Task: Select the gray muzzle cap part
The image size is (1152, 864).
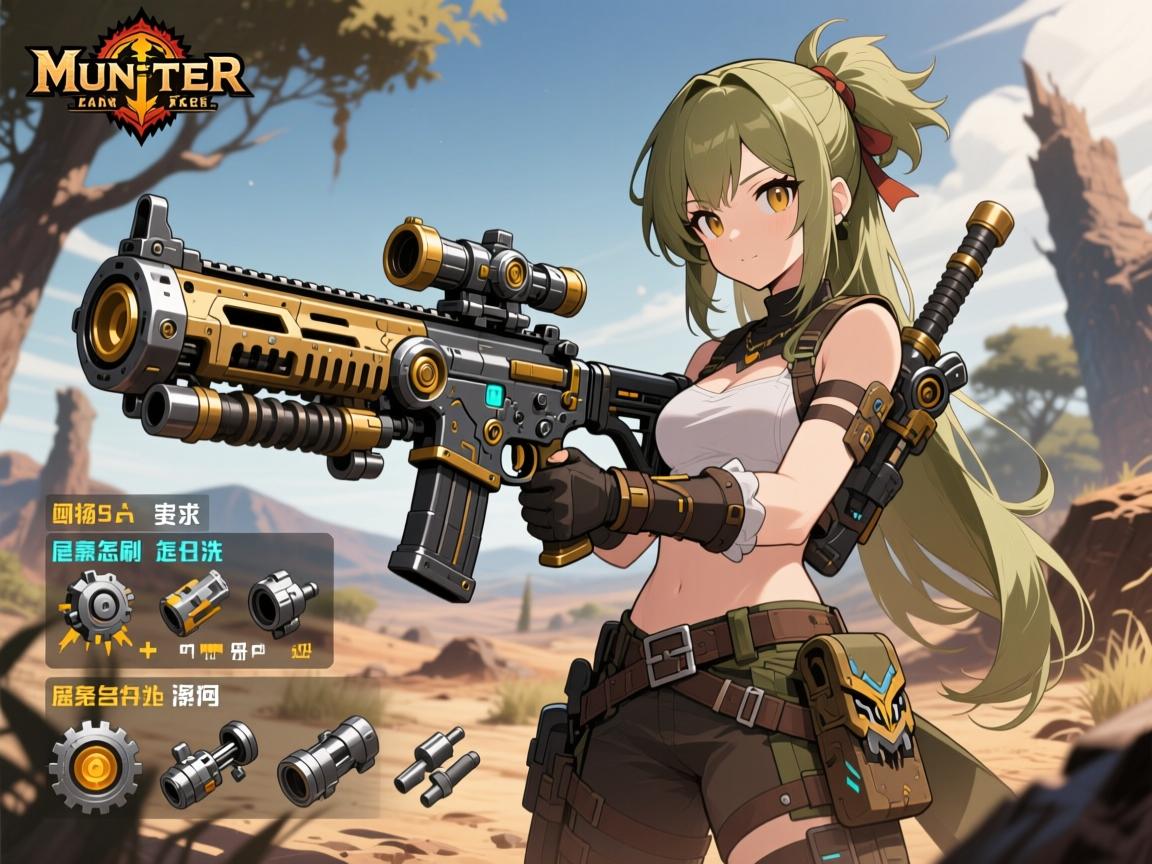Action: click(279, 603)
